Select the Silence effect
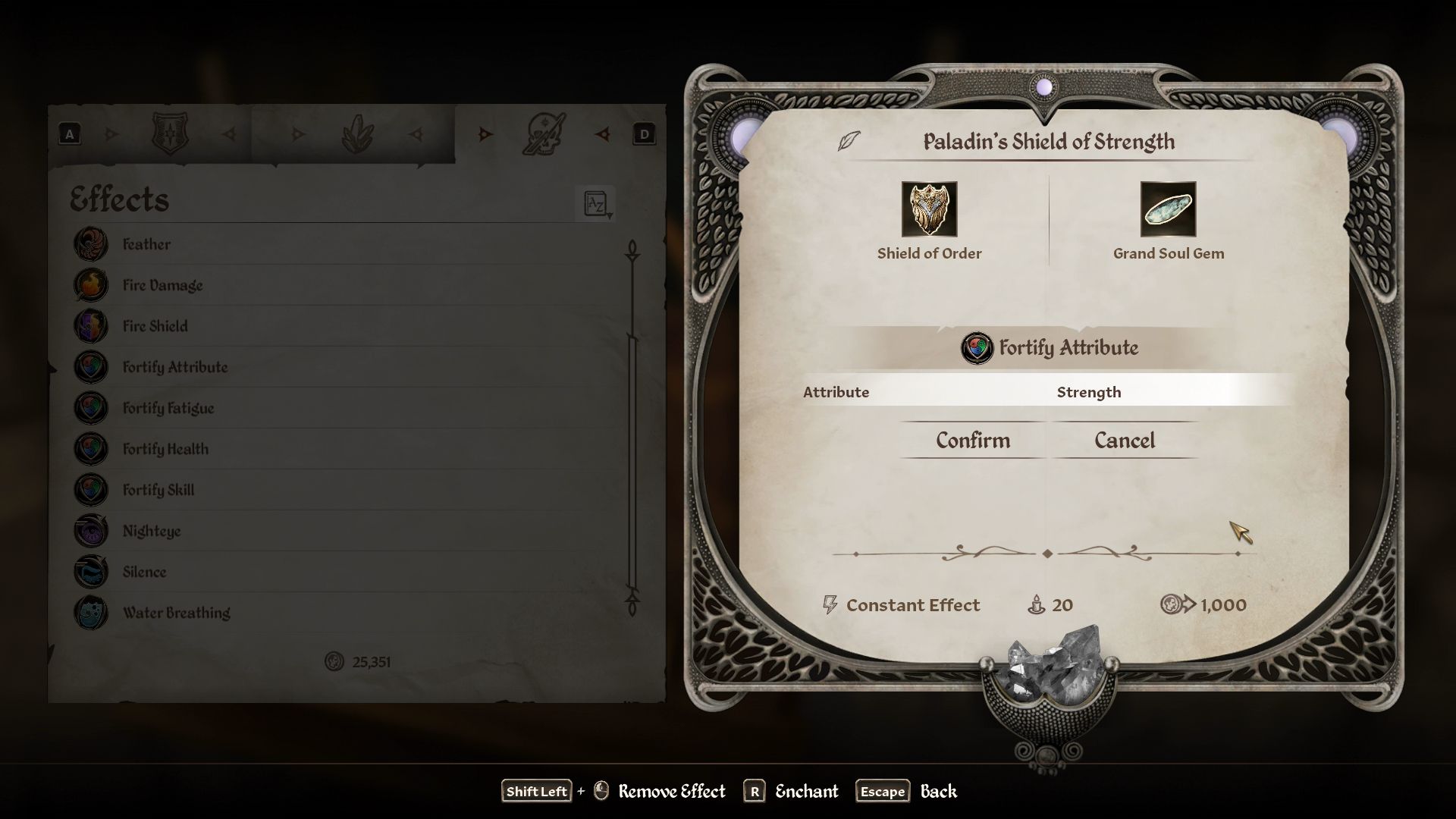Screen dimensions: 1456x819 (144, 572)
